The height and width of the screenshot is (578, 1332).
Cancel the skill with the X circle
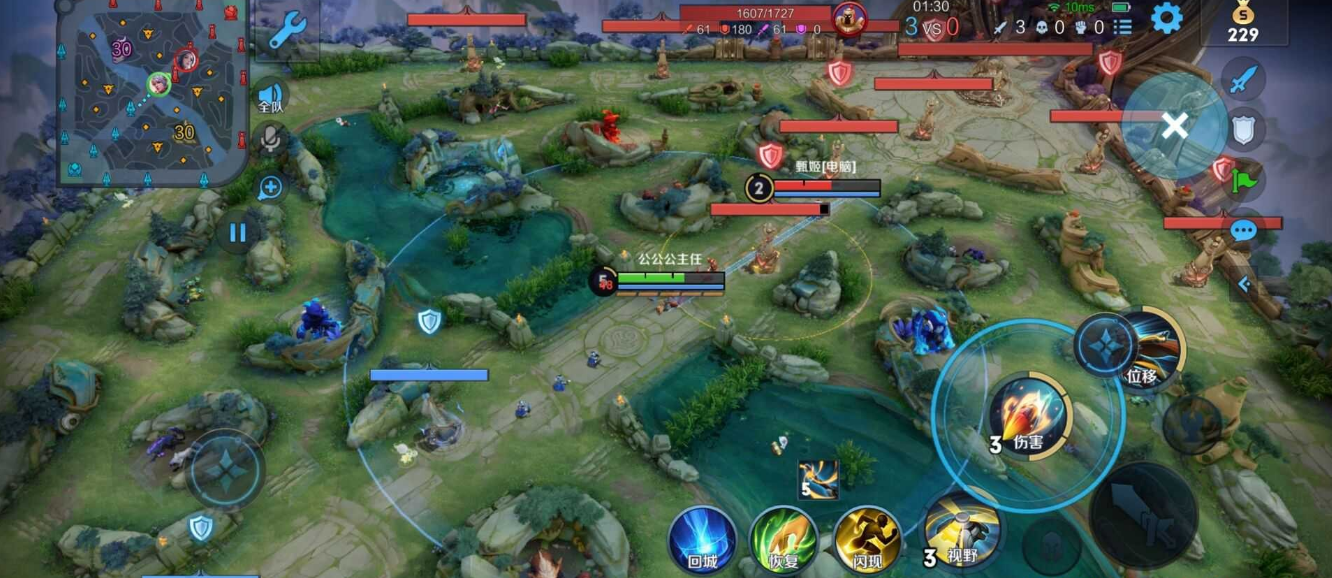point(1175,125)
